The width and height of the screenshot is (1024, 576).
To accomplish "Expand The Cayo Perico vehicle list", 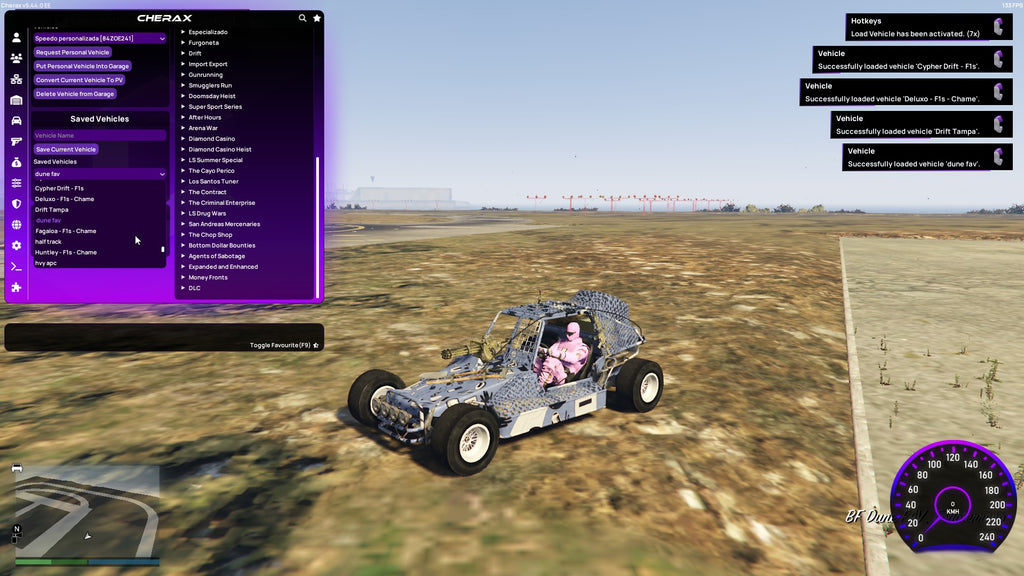I will tap(210, 171).
